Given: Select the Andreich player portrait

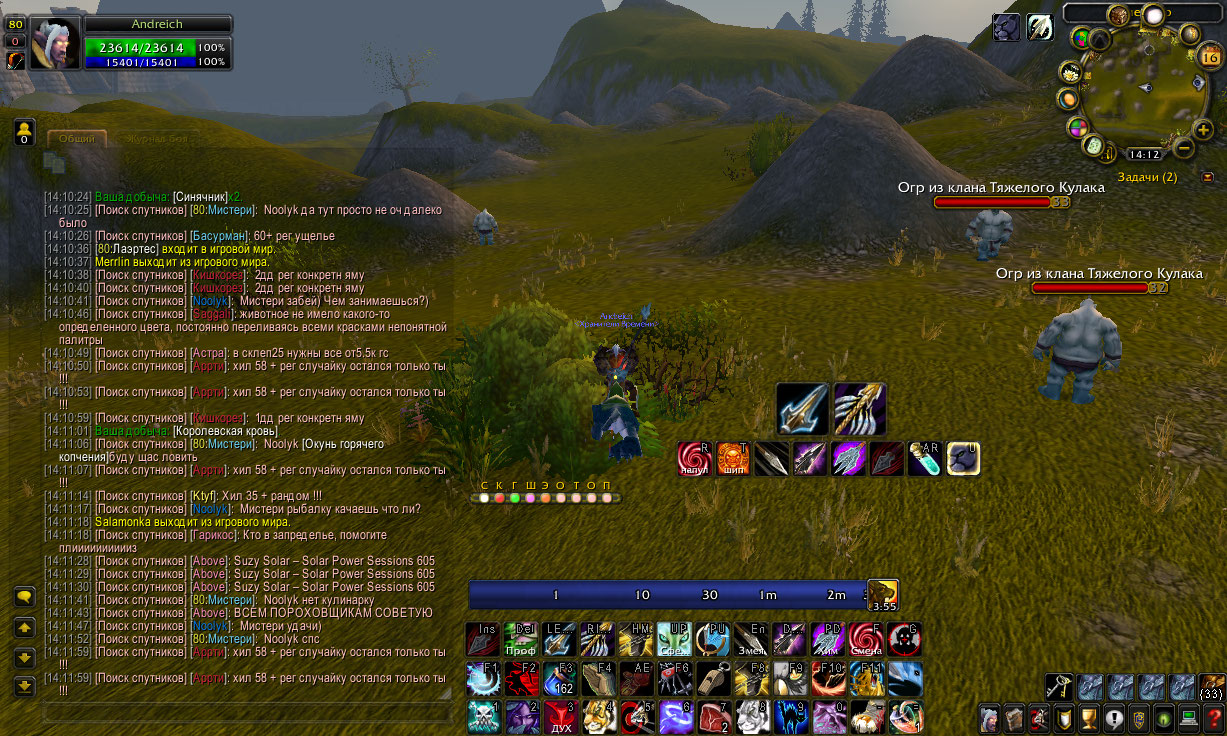Looking at the screenshot, I should tap(54, 43).
